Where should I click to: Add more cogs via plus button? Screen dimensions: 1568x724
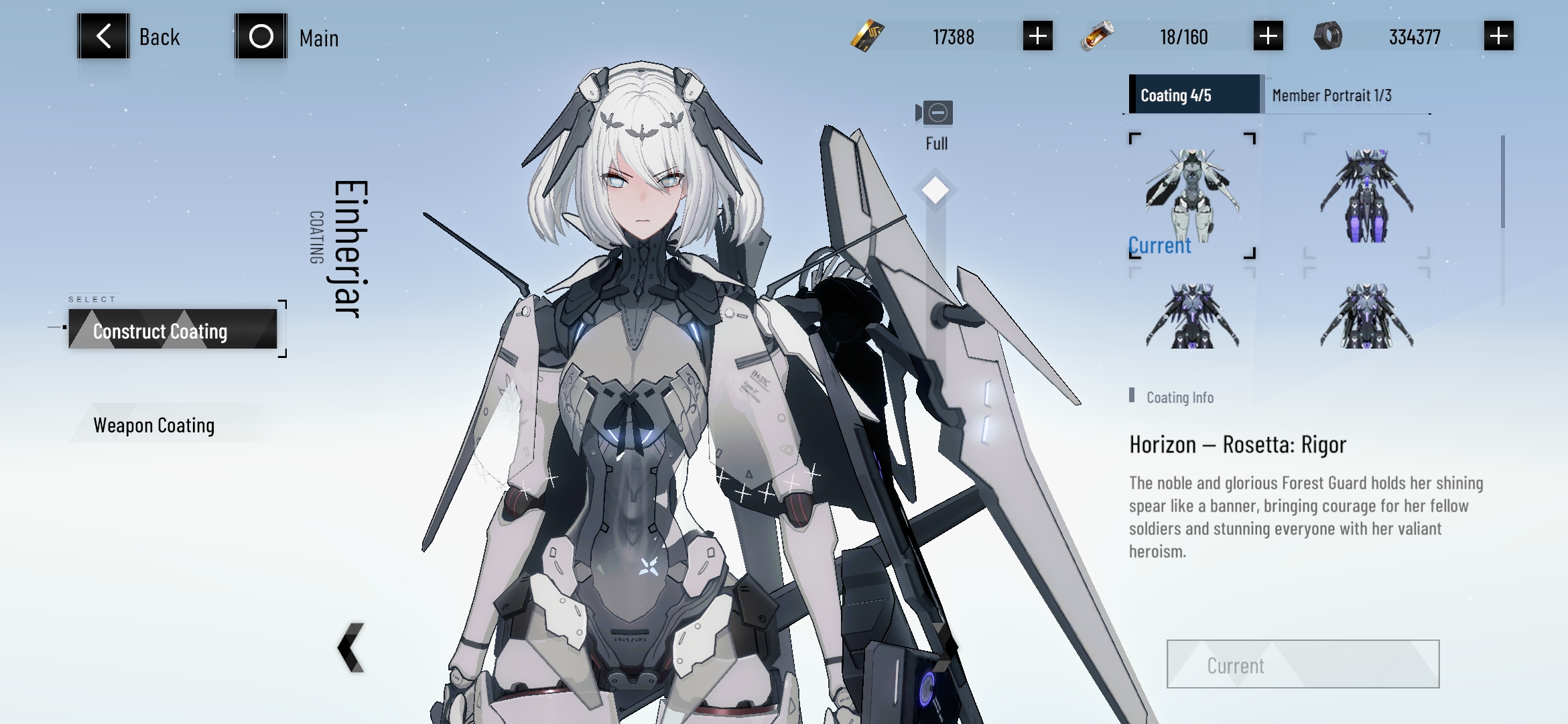(1498, 36)
